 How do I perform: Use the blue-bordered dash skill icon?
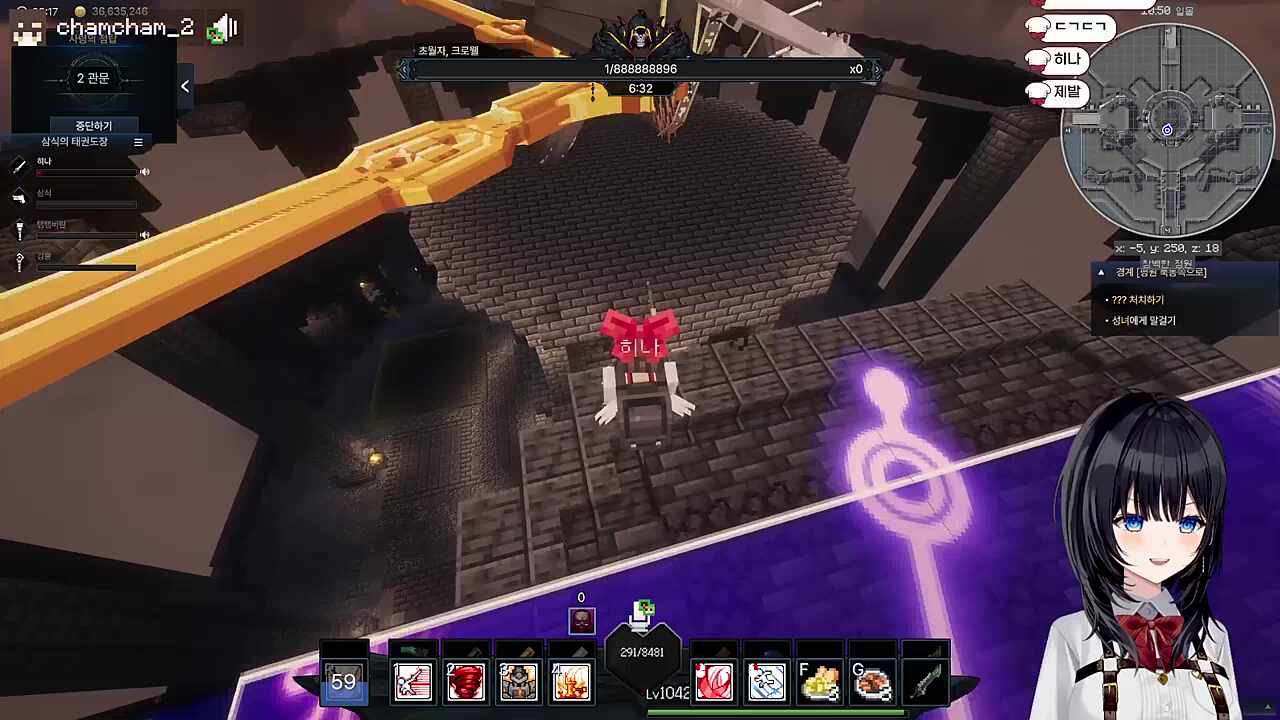766,682
